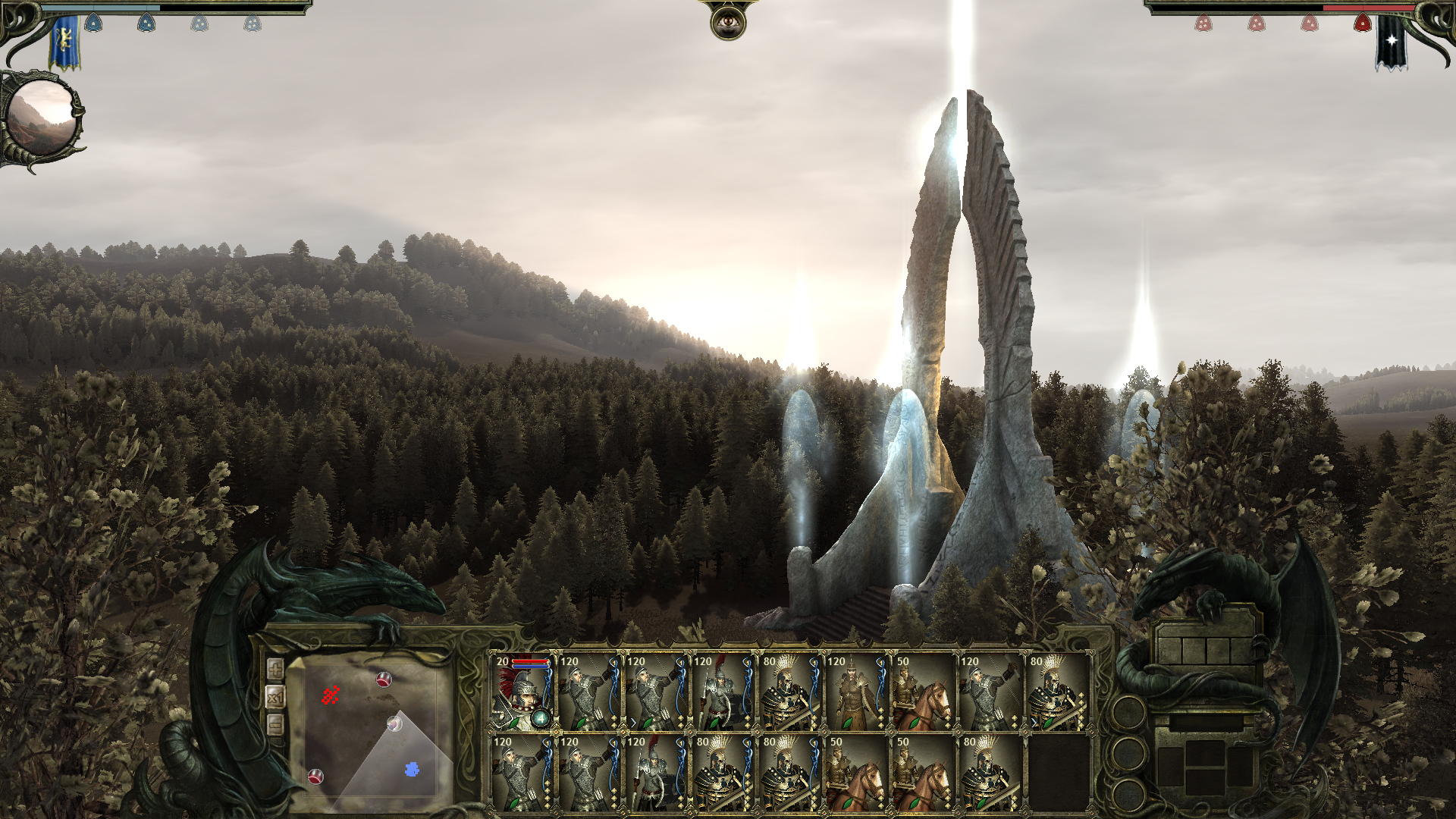This screenshot has height=819, width=1456.
Task: Click the round landscape portrait orb
Action: (42, 118)
